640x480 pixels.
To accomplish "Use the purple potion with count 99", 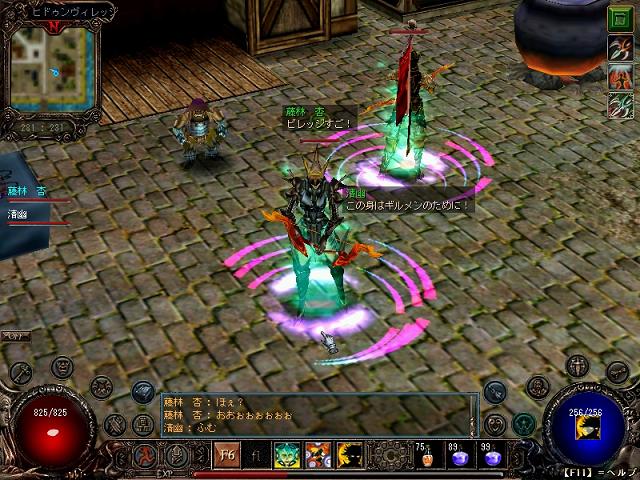I will coord(491,457).
